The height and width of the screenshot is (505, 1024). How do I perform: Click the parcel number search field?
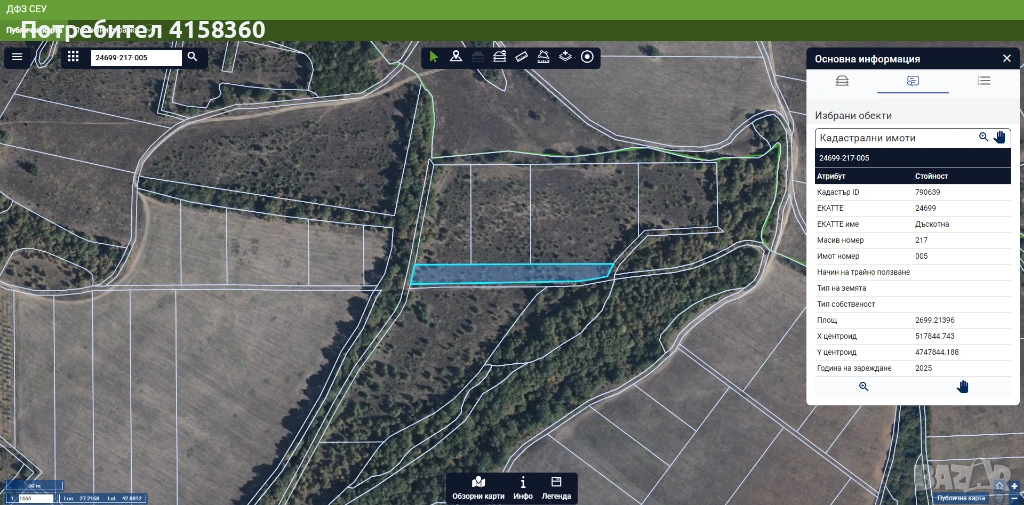click(x=136, y=58)
